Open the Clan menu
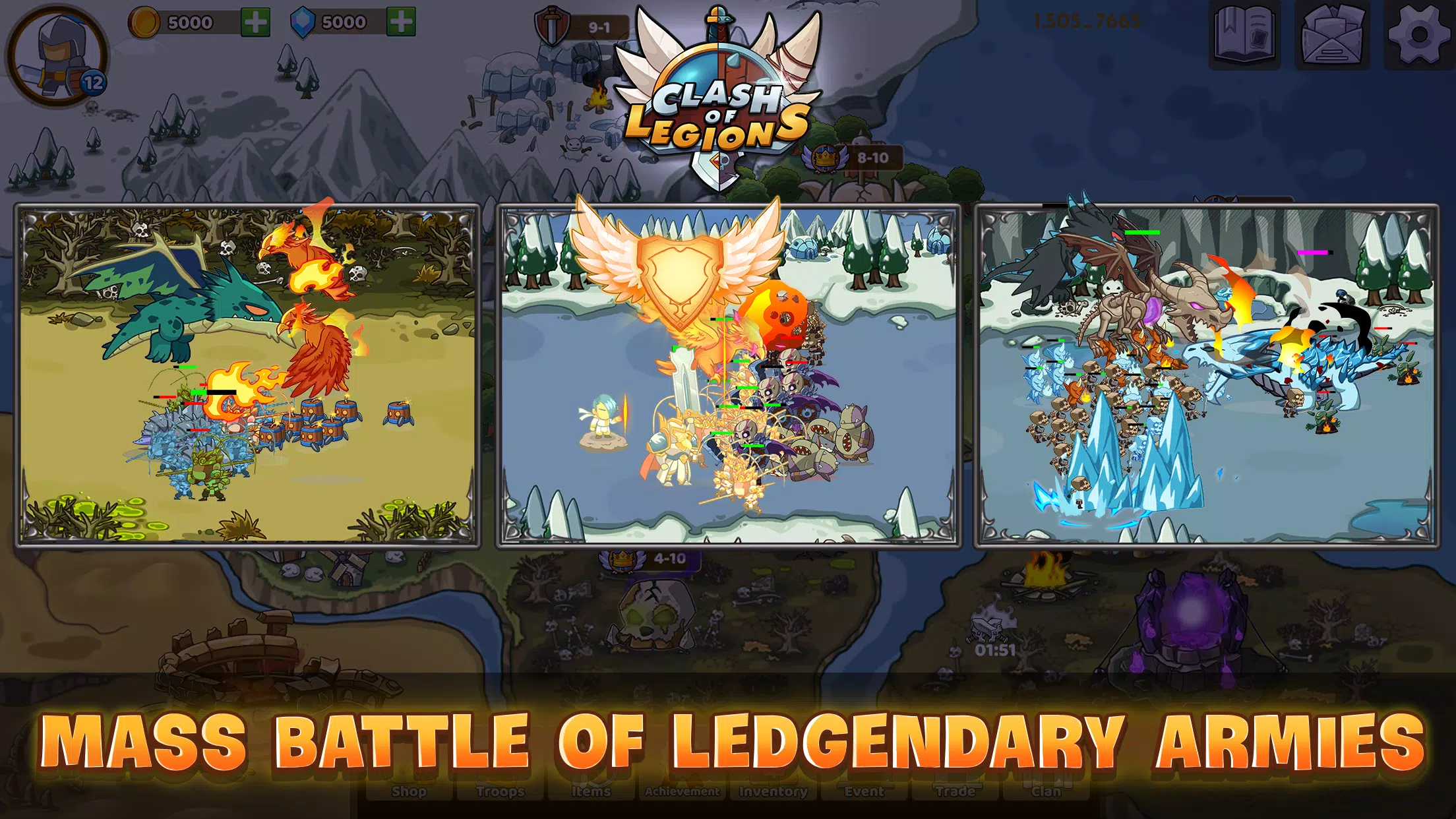 [1045, 791]
